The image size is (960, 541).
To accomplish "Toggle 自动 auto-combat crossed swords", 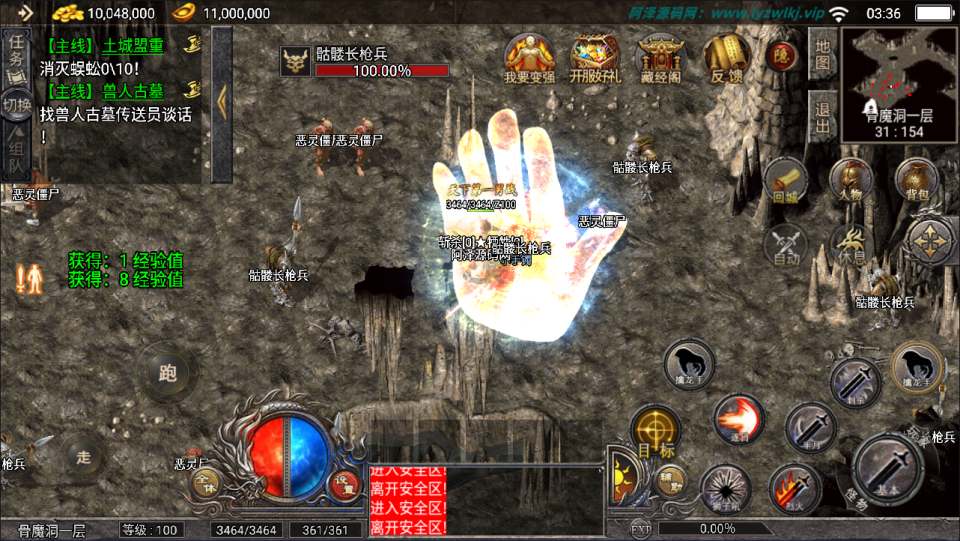I will pyautogui.click(x=786, y=244).
